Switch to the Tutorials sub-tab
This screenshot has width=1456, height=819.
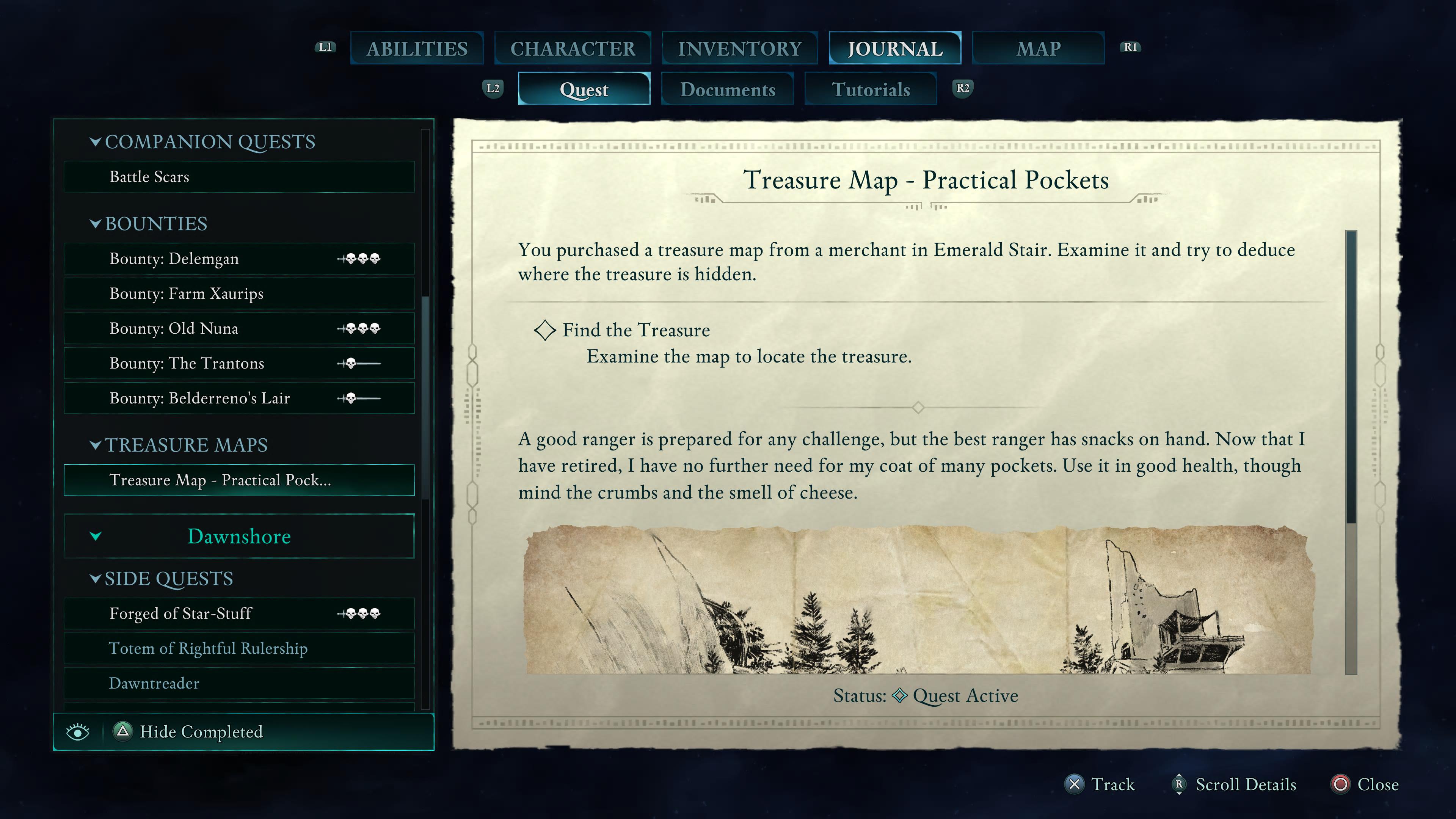point(871,89)
